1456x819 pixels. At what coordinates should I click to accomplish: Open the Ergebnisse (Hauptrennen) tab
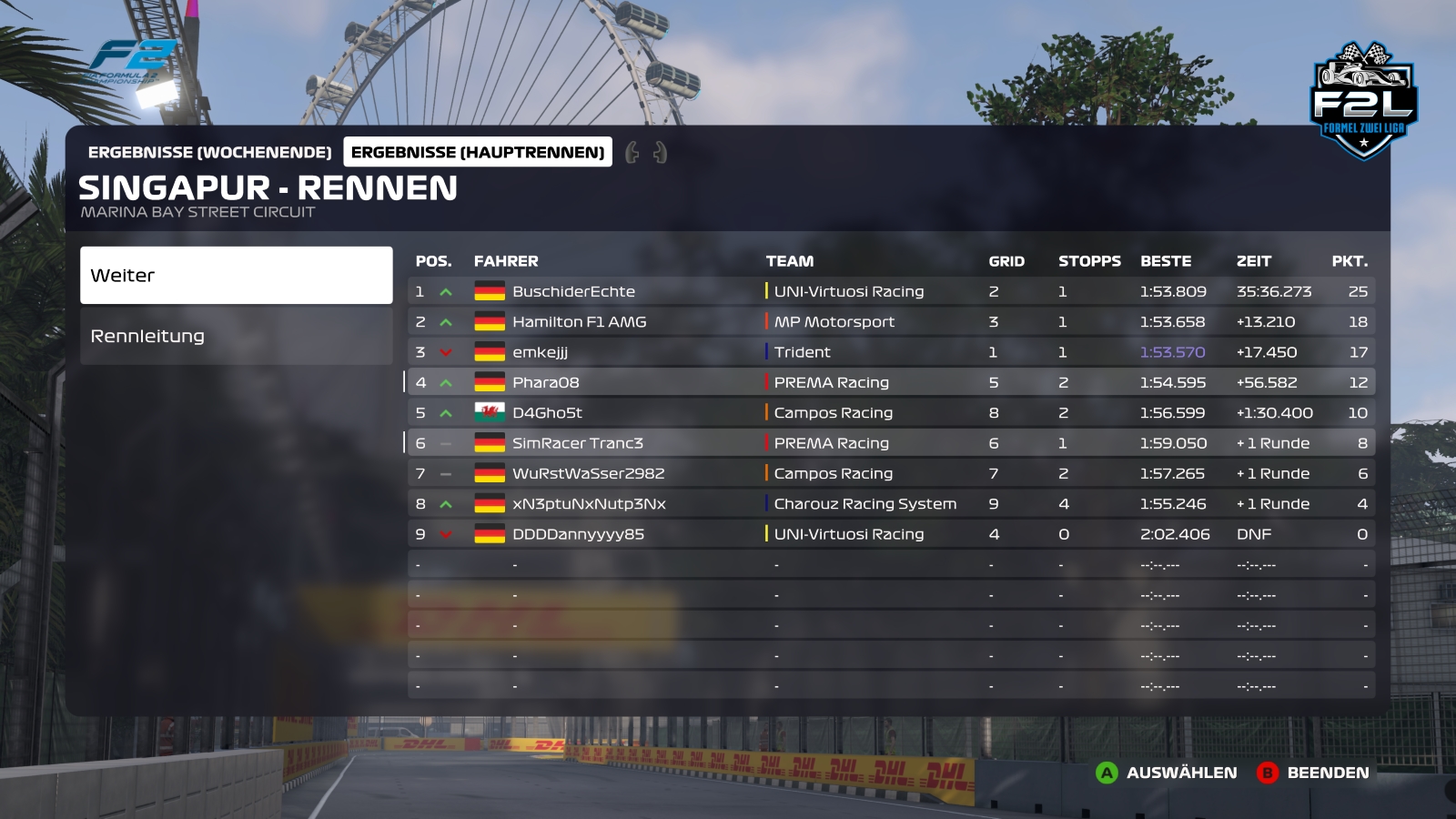click(478, 152)
